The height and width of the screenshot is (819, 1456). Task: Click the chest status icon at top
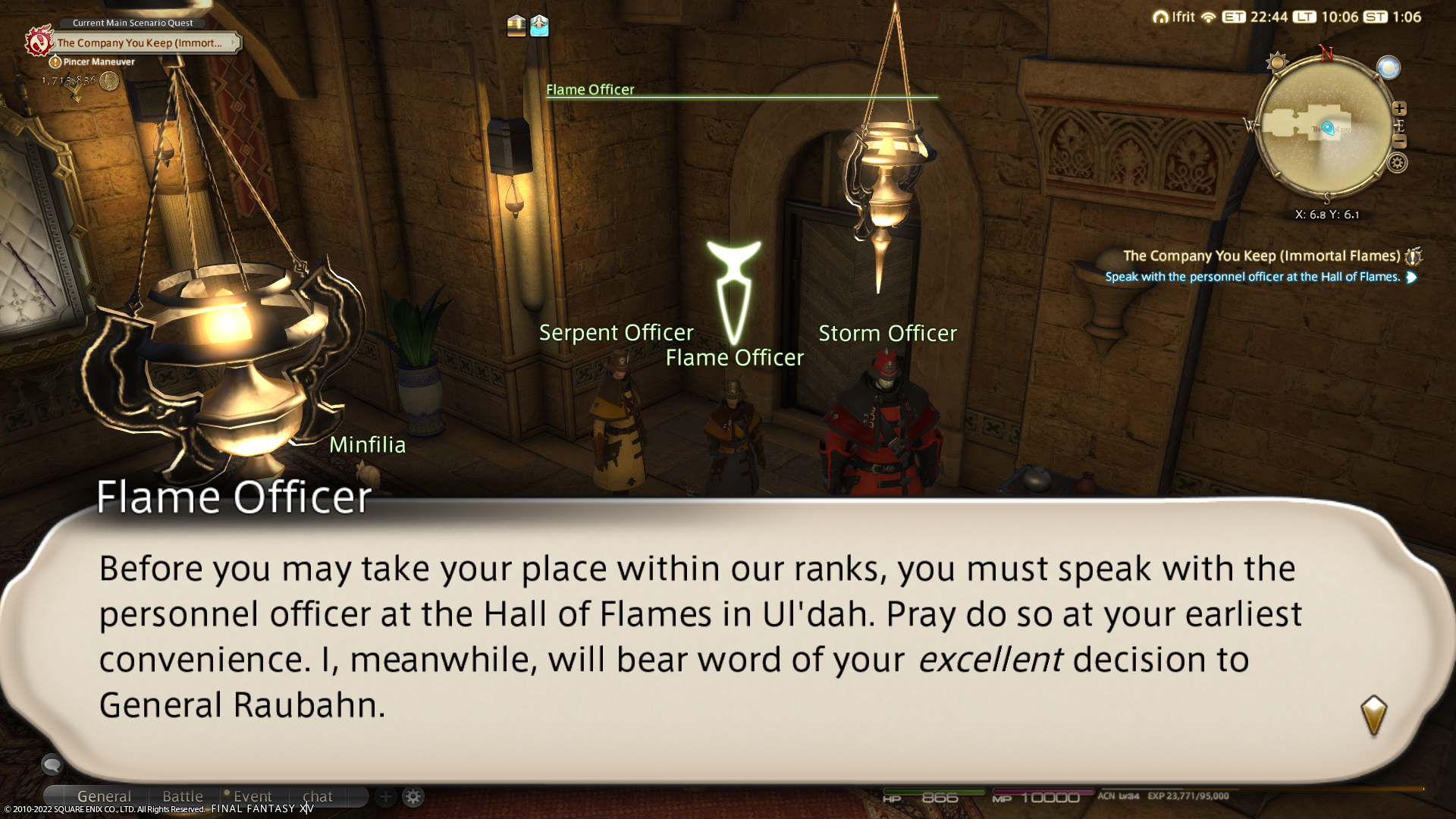click(516, 26)
